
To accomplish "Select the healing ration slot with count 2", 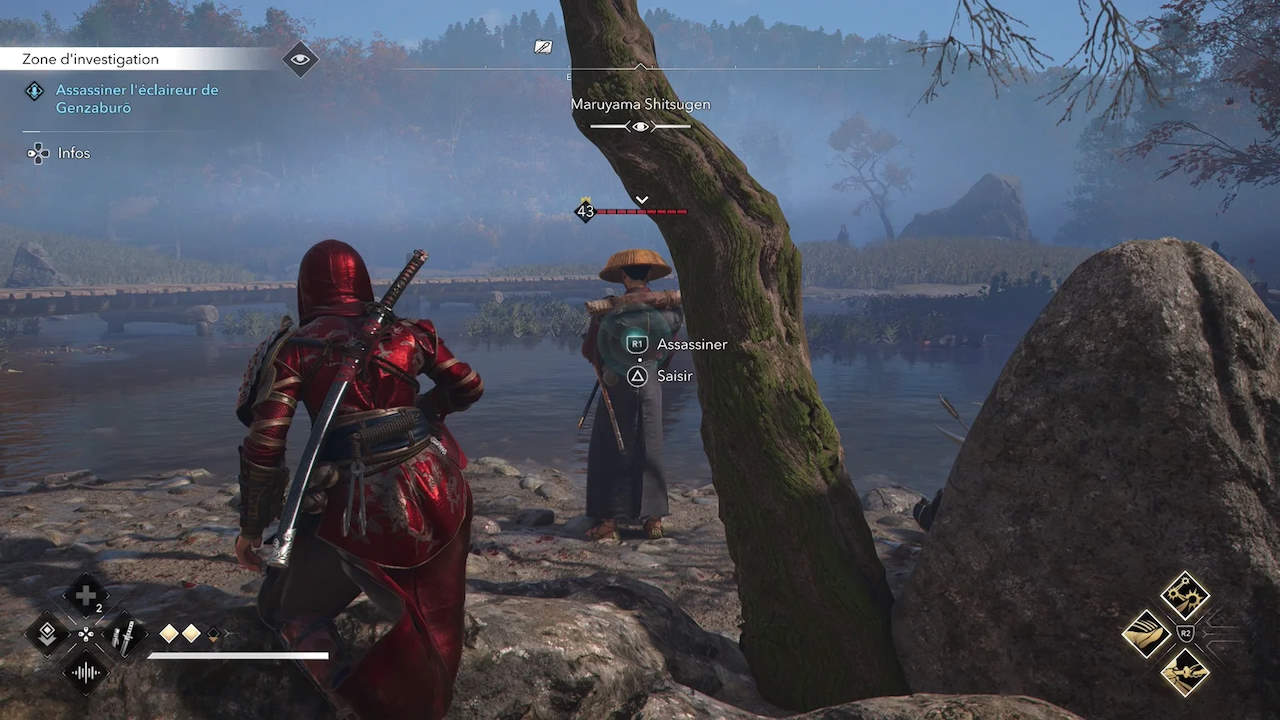I will click(x=86, y=596).
